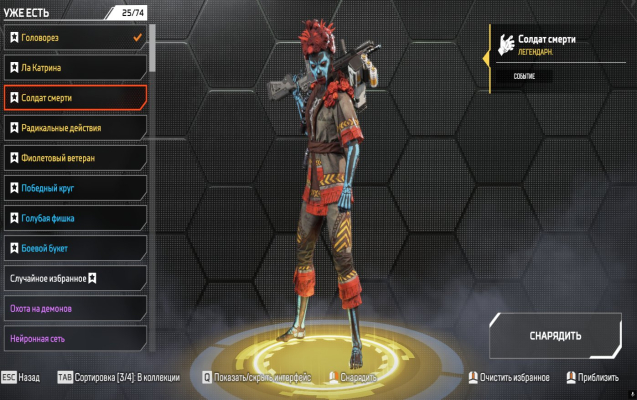The height and width of the screenshot is (400, 637).
Task: Pick the Радикальные действия skin
Action: tap(74, 128)
